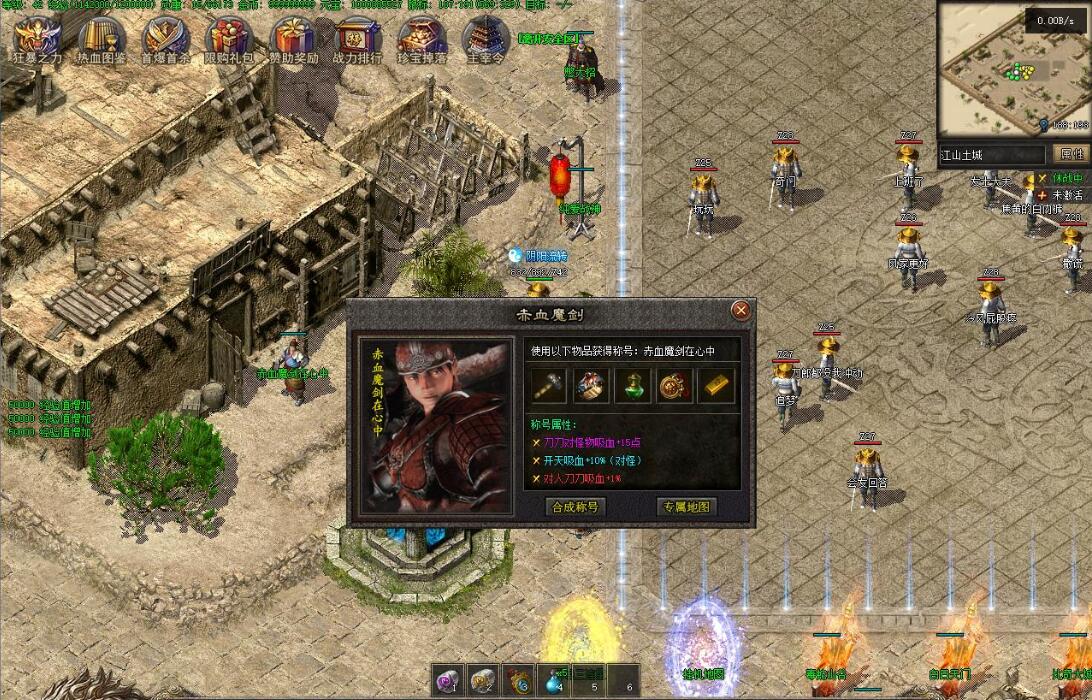Open the 狂暴之力 menu icon
This screenshot has height=700, width=1092.
point(37,36)
